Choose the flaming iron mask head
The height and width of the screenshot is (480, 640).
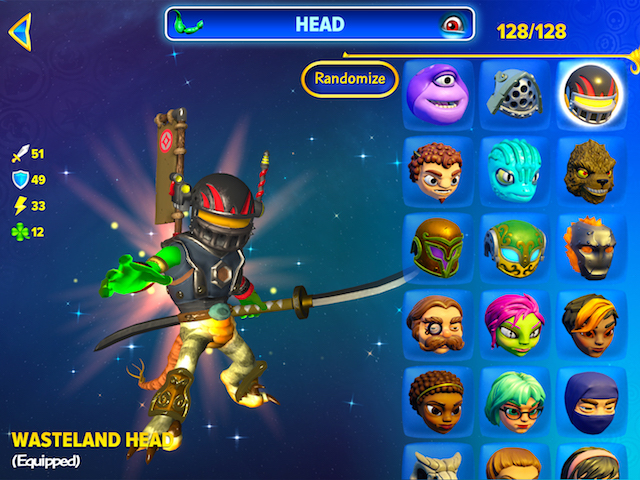click(589, 245)
